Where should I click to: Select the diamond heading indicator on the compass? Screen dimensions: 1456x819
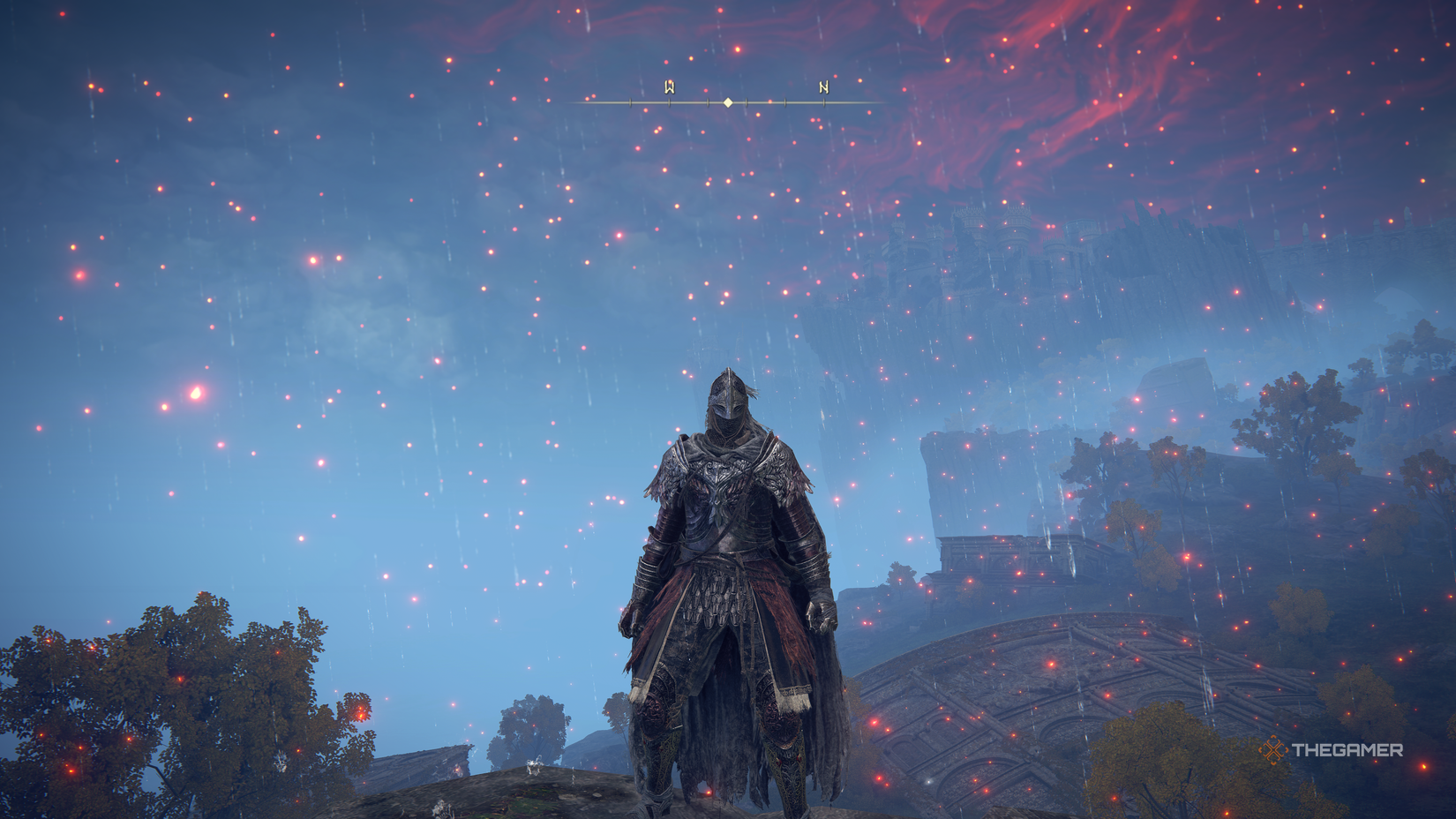click(x=728, y=102)
